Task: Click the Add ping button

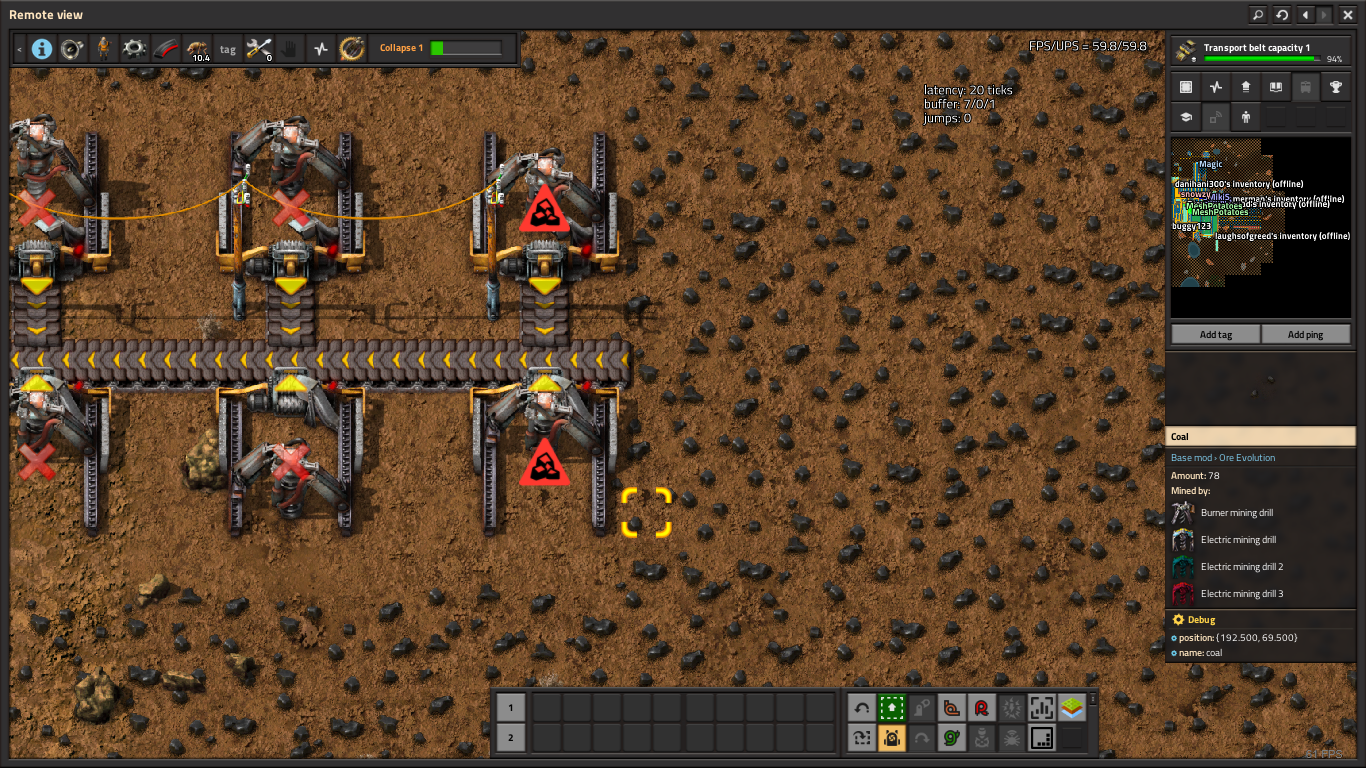Action: coord(1305,334)
